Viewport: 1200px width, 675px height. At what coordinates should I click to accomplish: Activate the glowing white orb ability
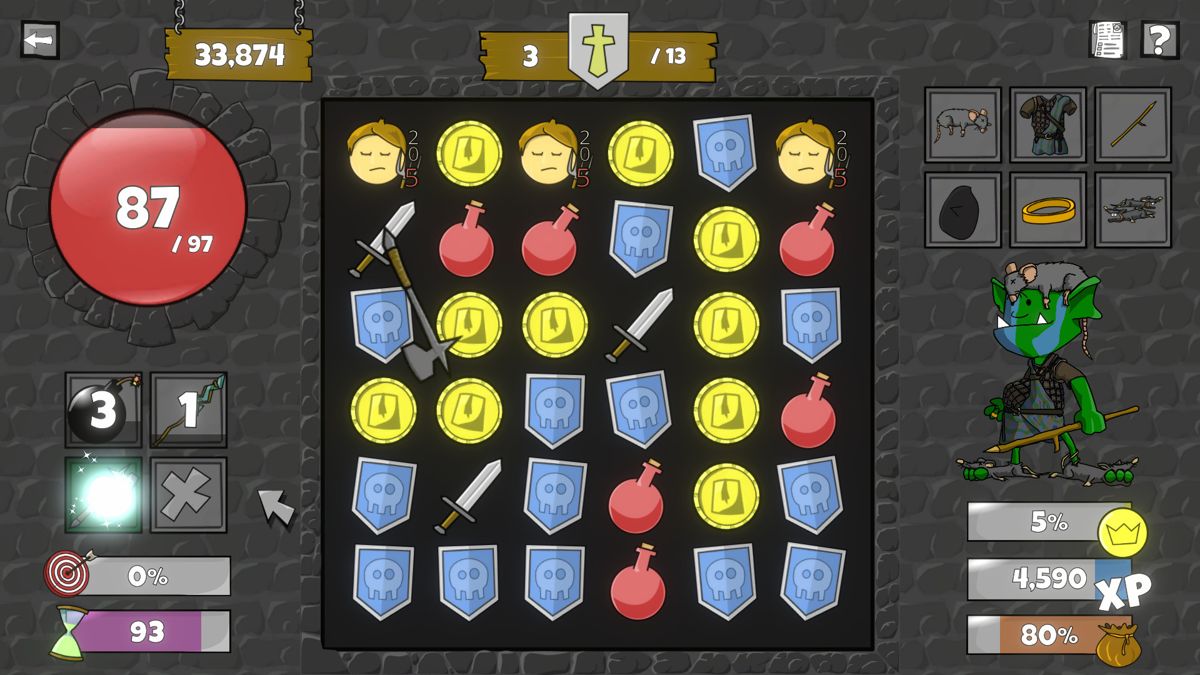[103, 495]
